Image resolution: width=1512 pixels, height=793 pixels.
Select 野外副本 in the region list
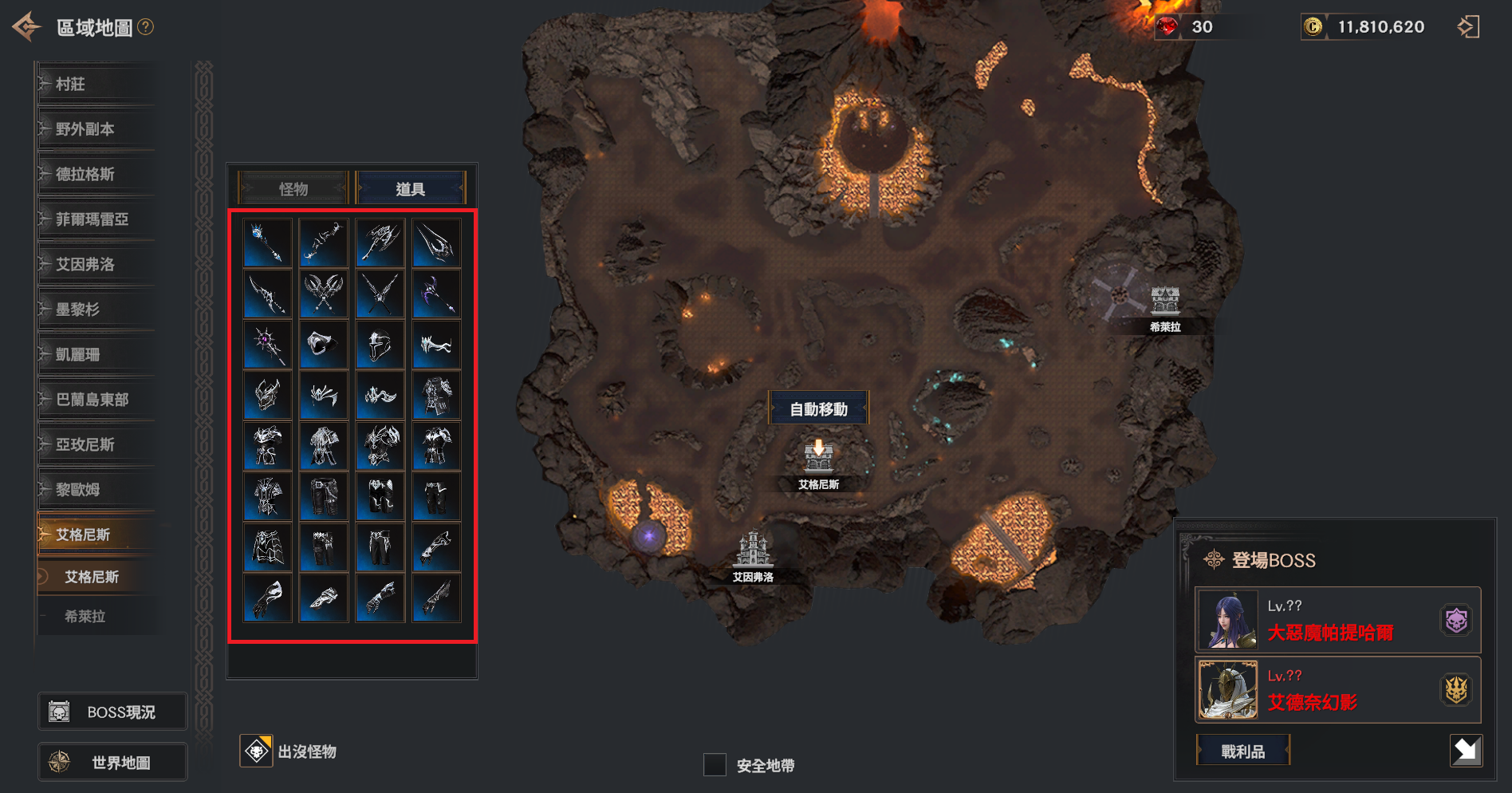pos(96,129)
